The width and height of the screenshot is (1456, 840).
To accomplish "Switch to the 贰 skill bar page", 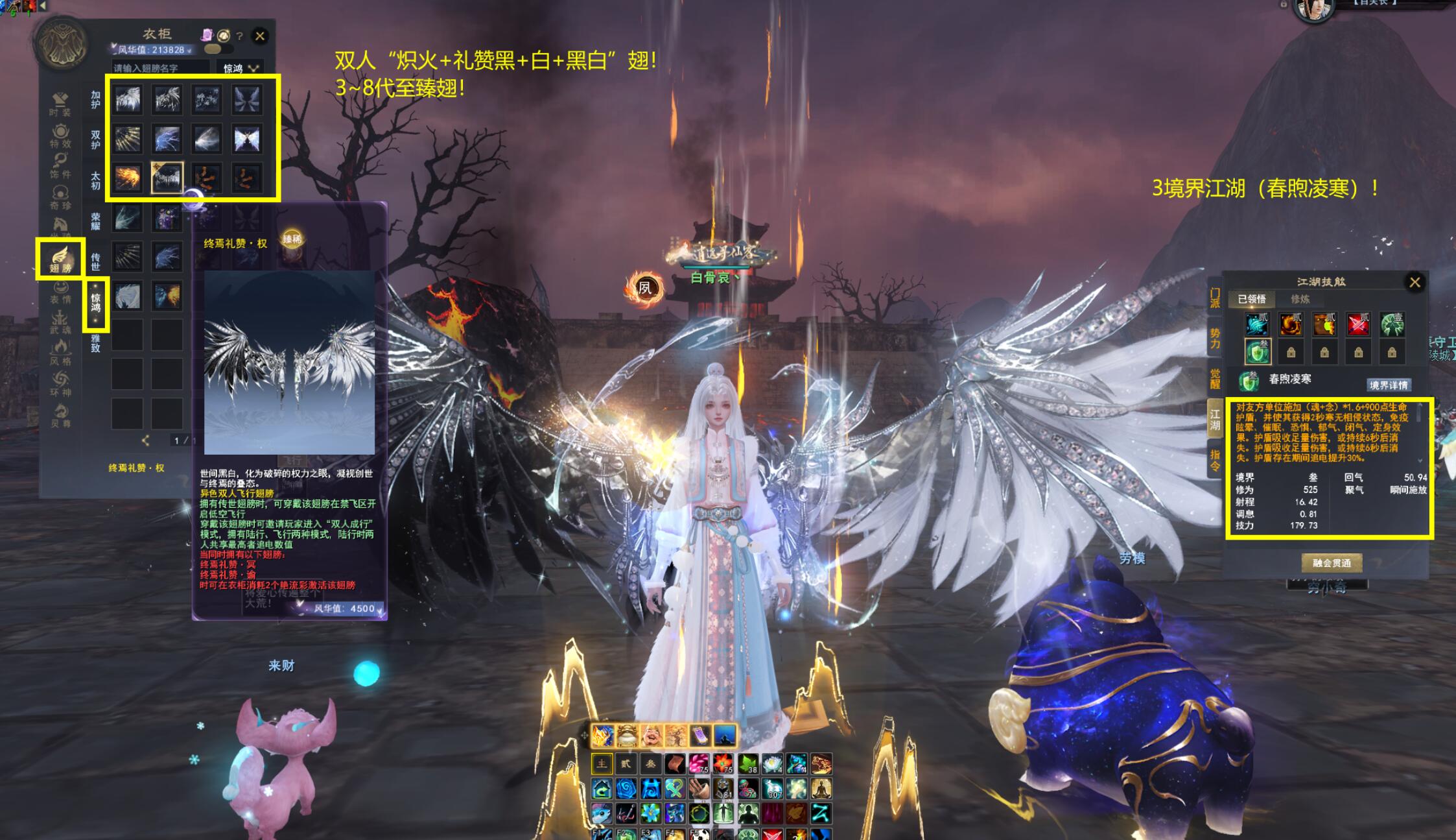I will pos(626,763).
